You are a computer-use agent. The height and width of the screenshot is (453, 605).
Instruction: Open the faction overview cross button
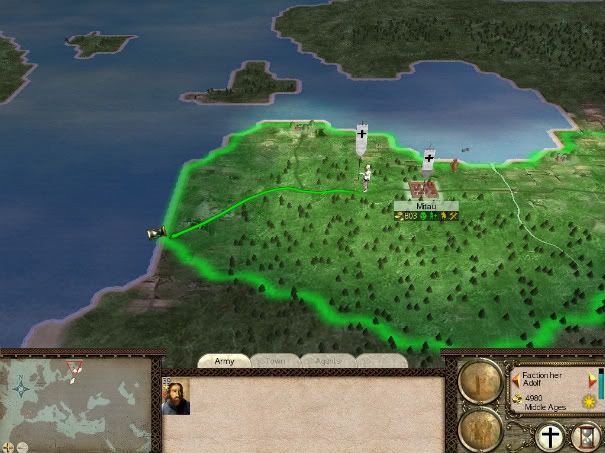[548, 436]
